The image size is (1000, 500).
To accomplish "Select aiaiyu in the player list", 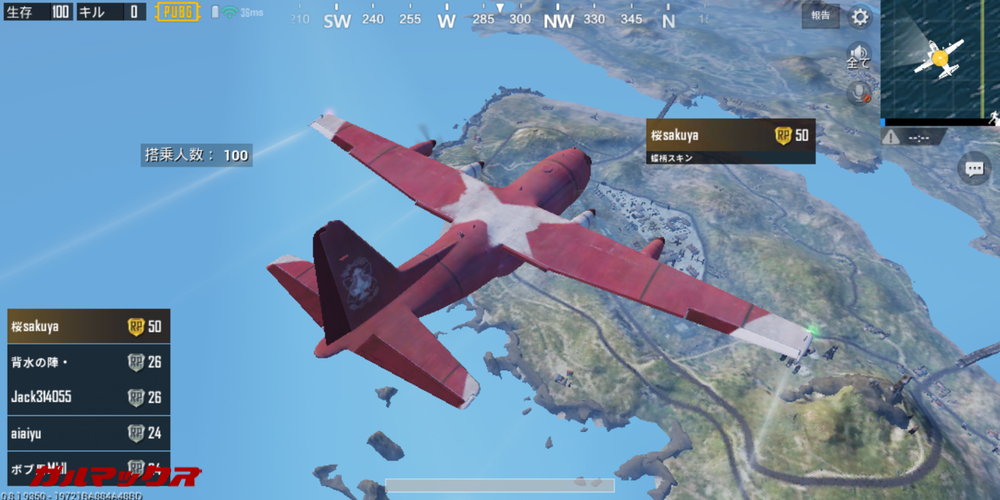I will tap(88, 433).
